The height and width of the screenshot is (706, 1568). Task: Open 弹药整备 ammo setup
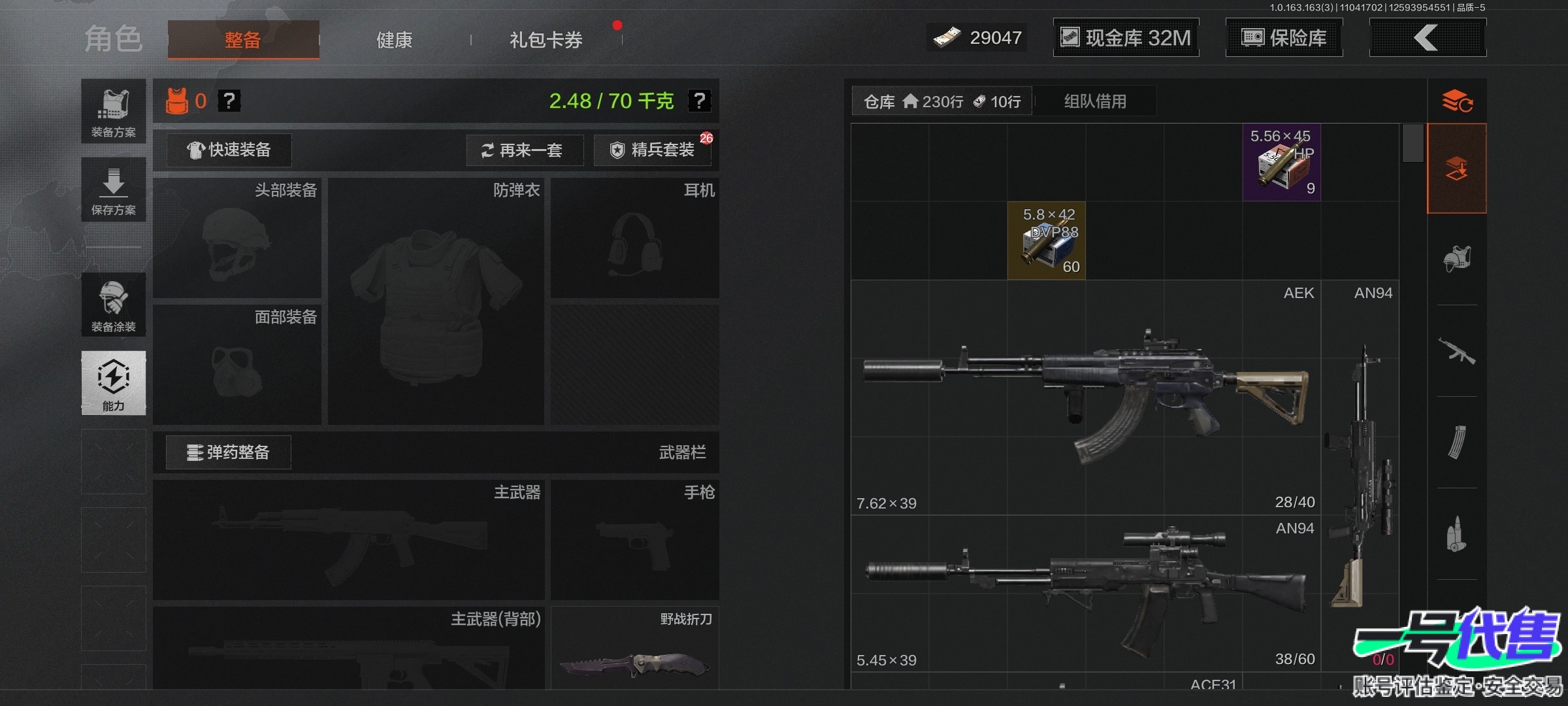[x=228, y=452]
